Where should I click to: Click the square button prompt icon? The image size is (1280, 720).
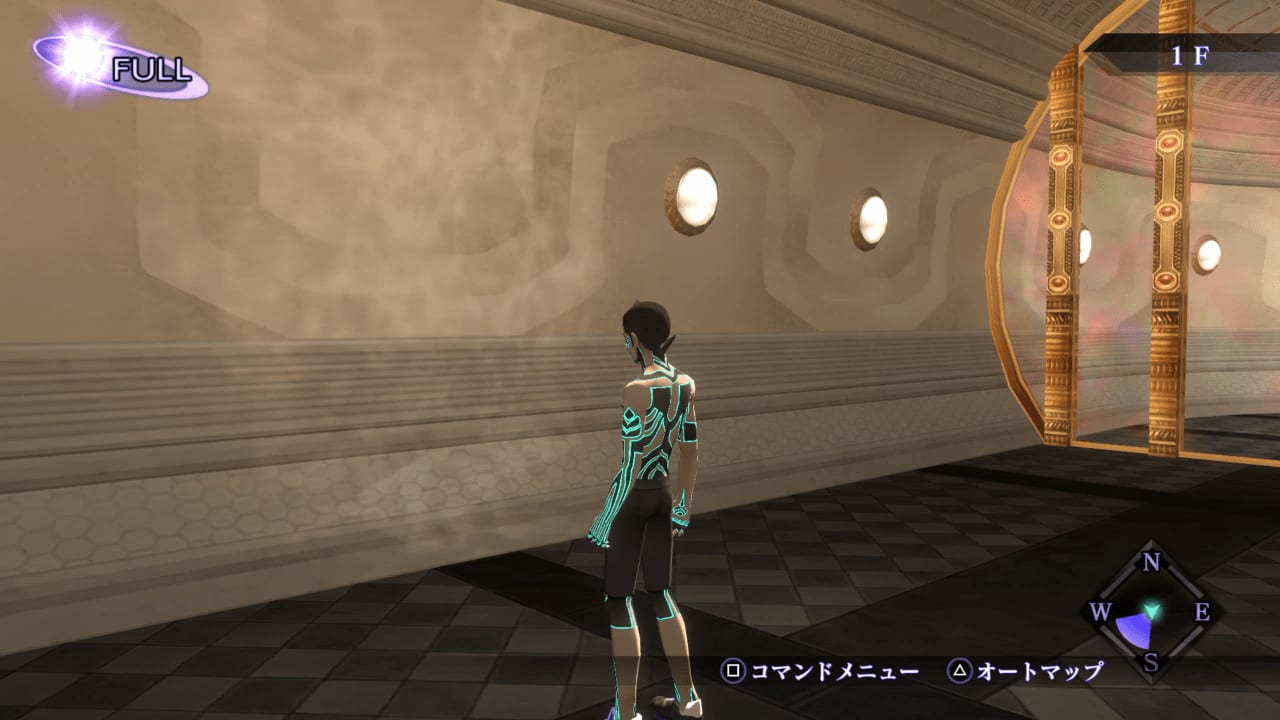click(x=733, y=670)
